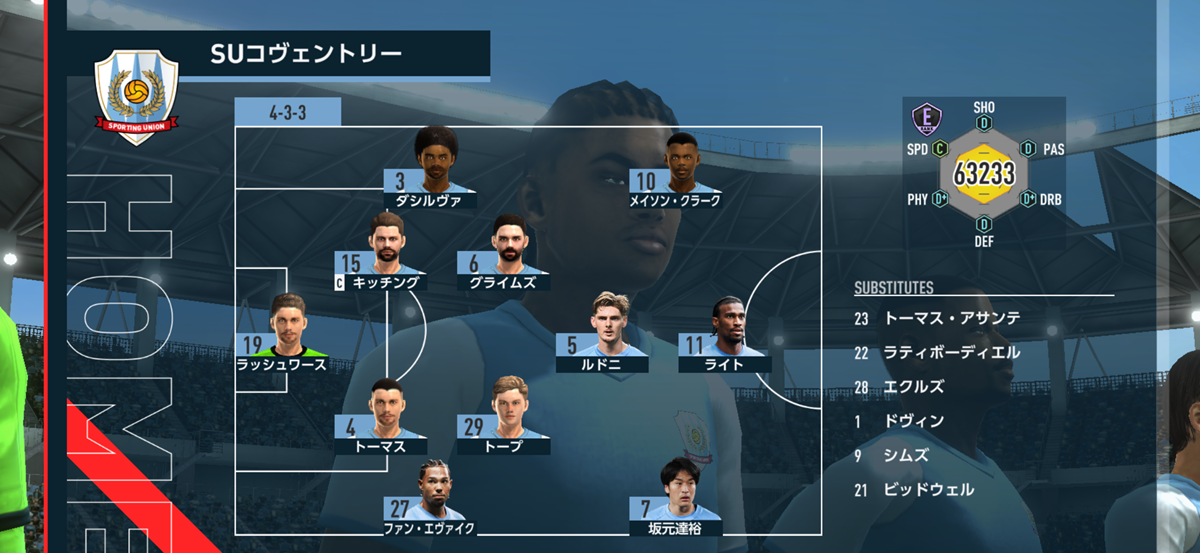Open the 63233 team rating hexagon
Image resolution: width=1200 pixels, height=553 pixels.
tap(984, 174)
